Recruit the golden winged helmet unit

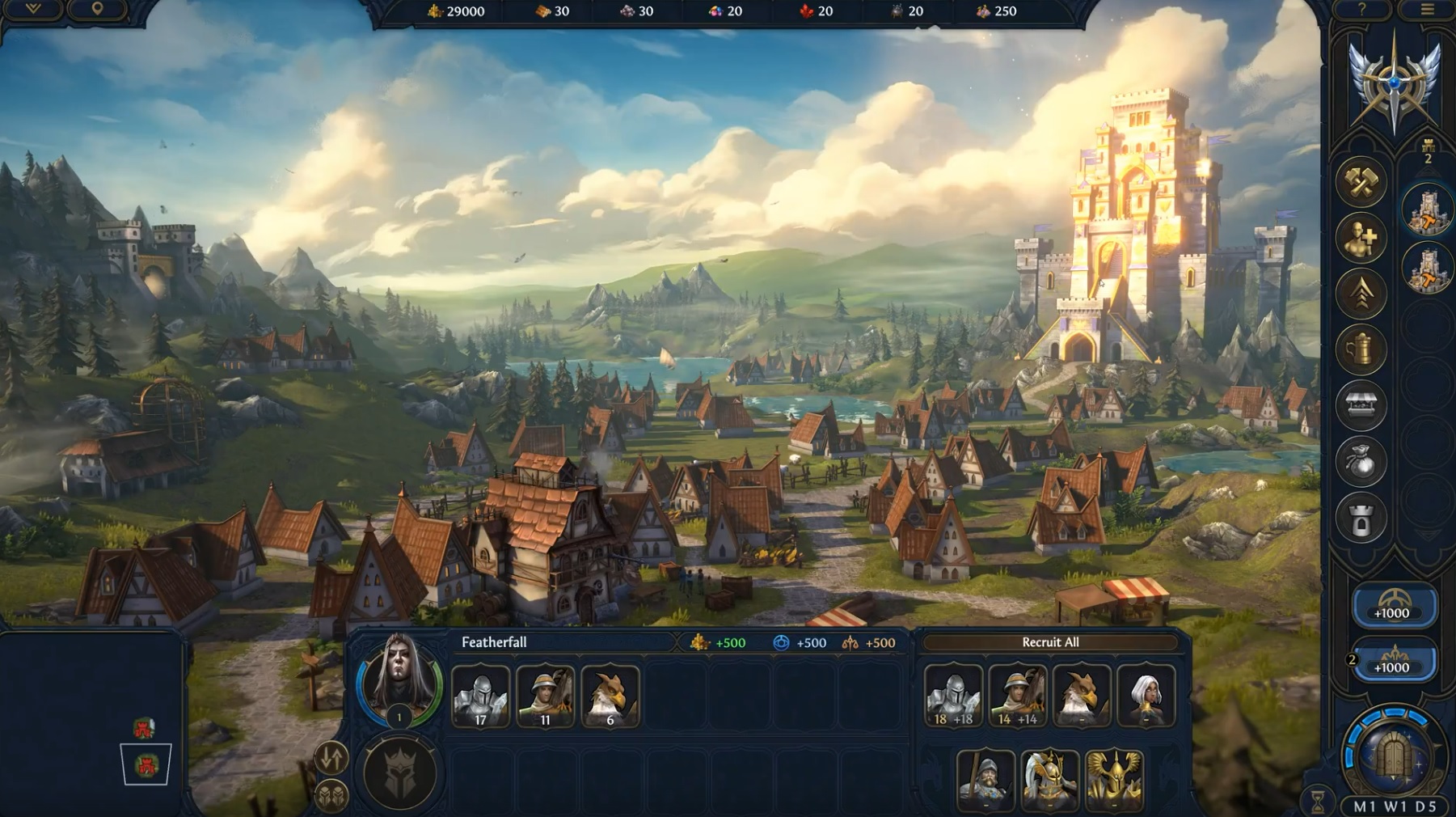pyautogui.click(x=1113, y=779)
